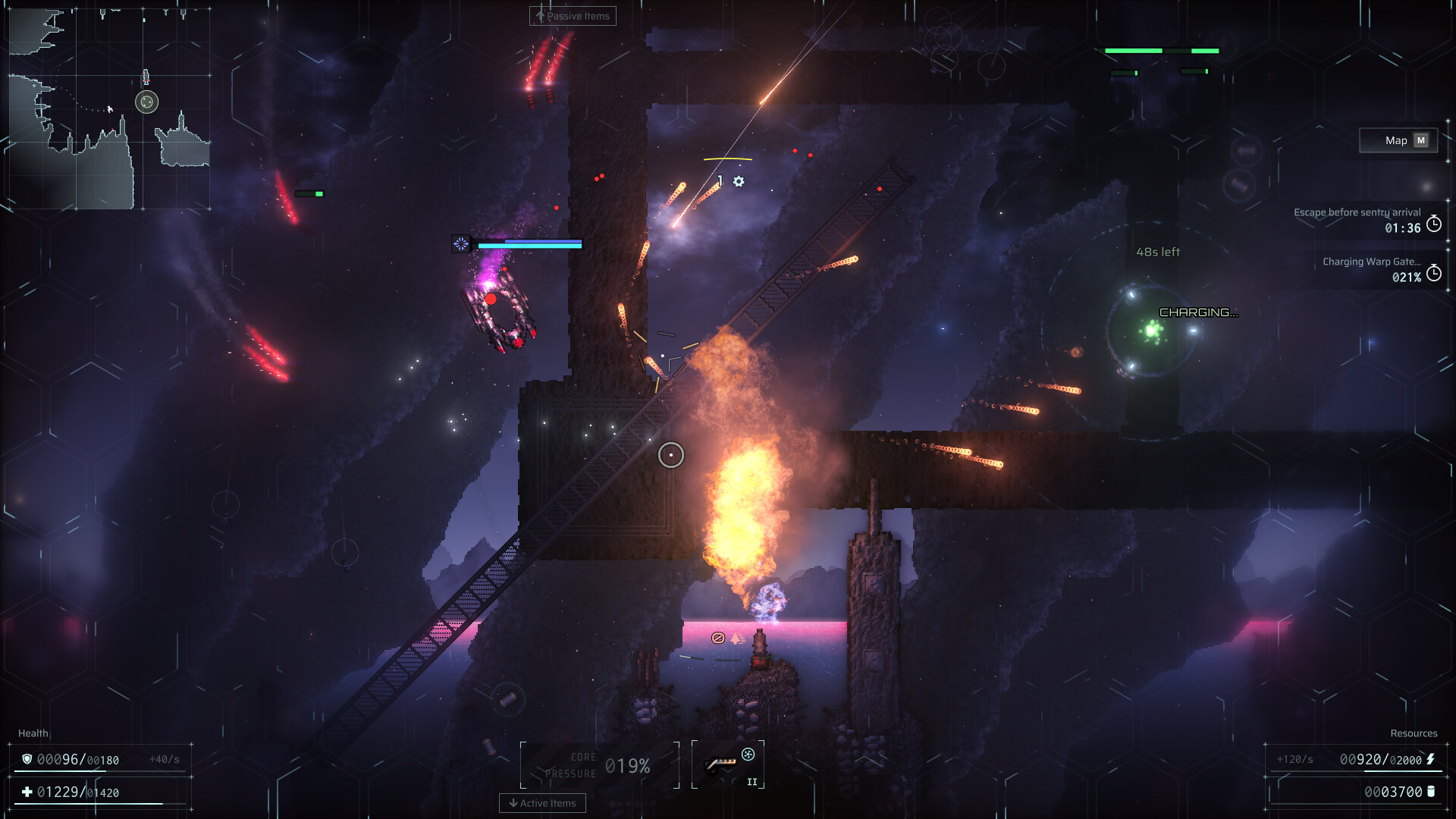This screenshot has height=819, width=1456.
Task: Click the CHARGING label near the warp gate
Action: pyautogui.click(x=1199, y=311)
